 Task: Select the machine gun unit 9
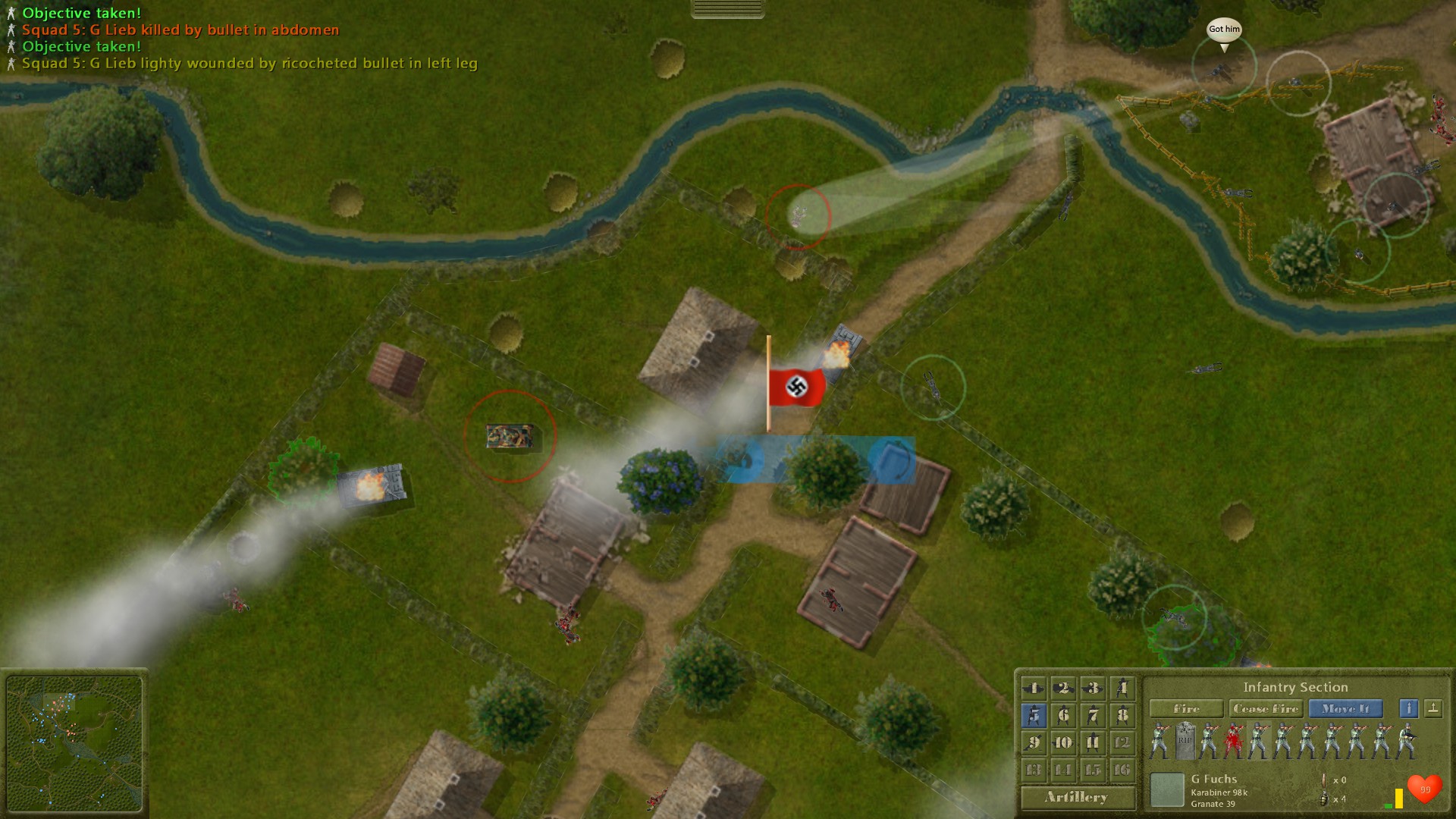[1034, 742]
